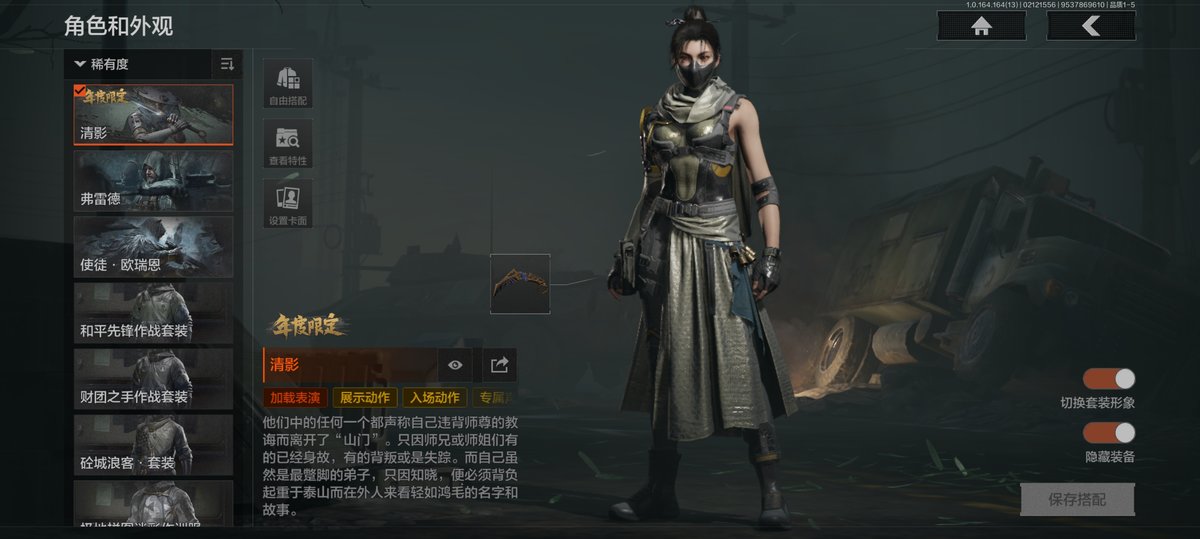This screenshot has width=1200, height=539.
Task: Choose the 弗雷德 outfit
Action: pos(153,181)
